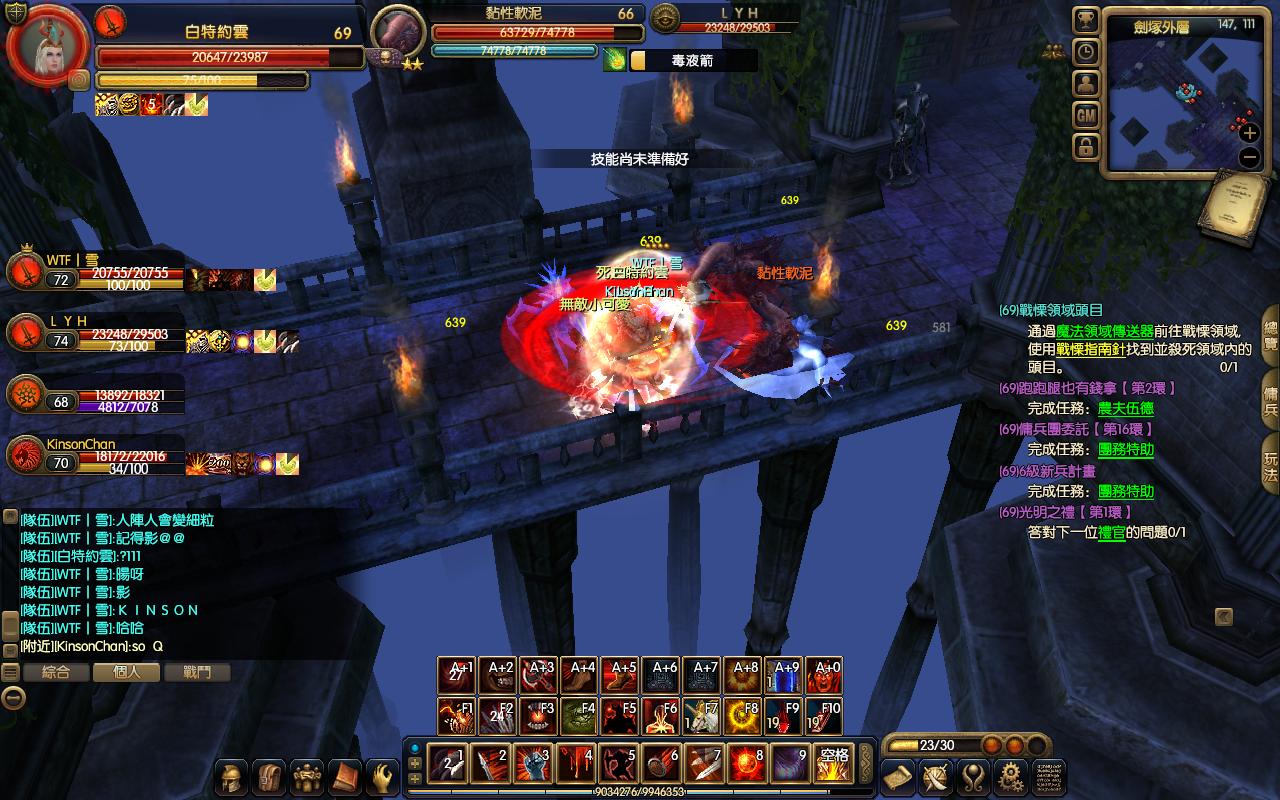
Task: Open the clock icon button
Action: (1086, 52)
